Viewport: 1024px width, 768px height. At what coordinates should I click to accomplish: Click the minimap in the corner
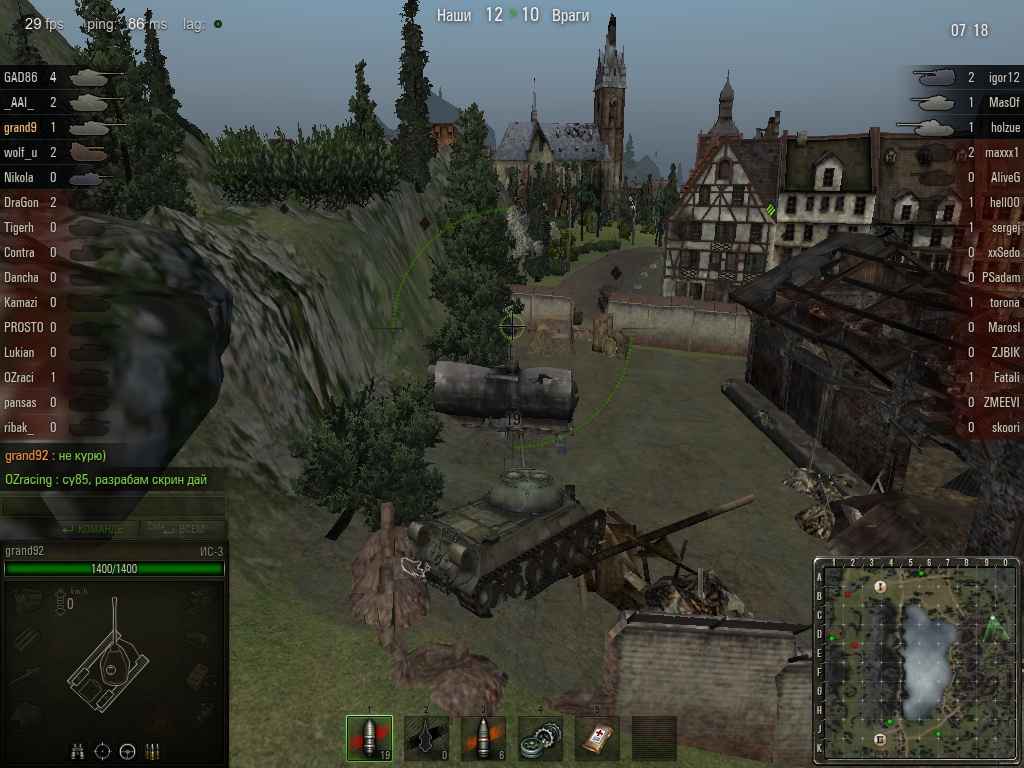918,660
